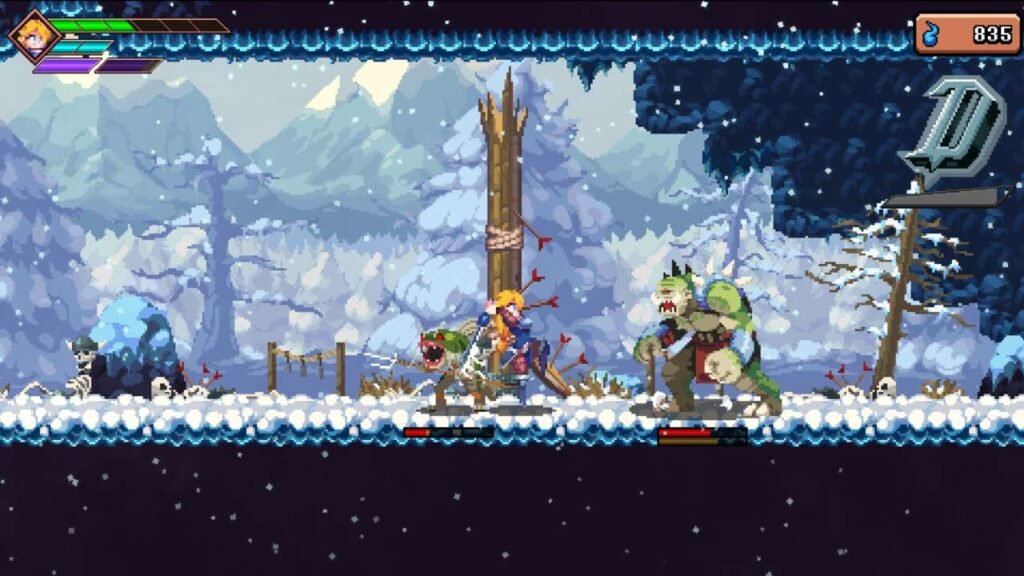Viewport: 1024px width, 576px height.
Task: Click the D combo rank emblem
Action: [x=951, y=130]
